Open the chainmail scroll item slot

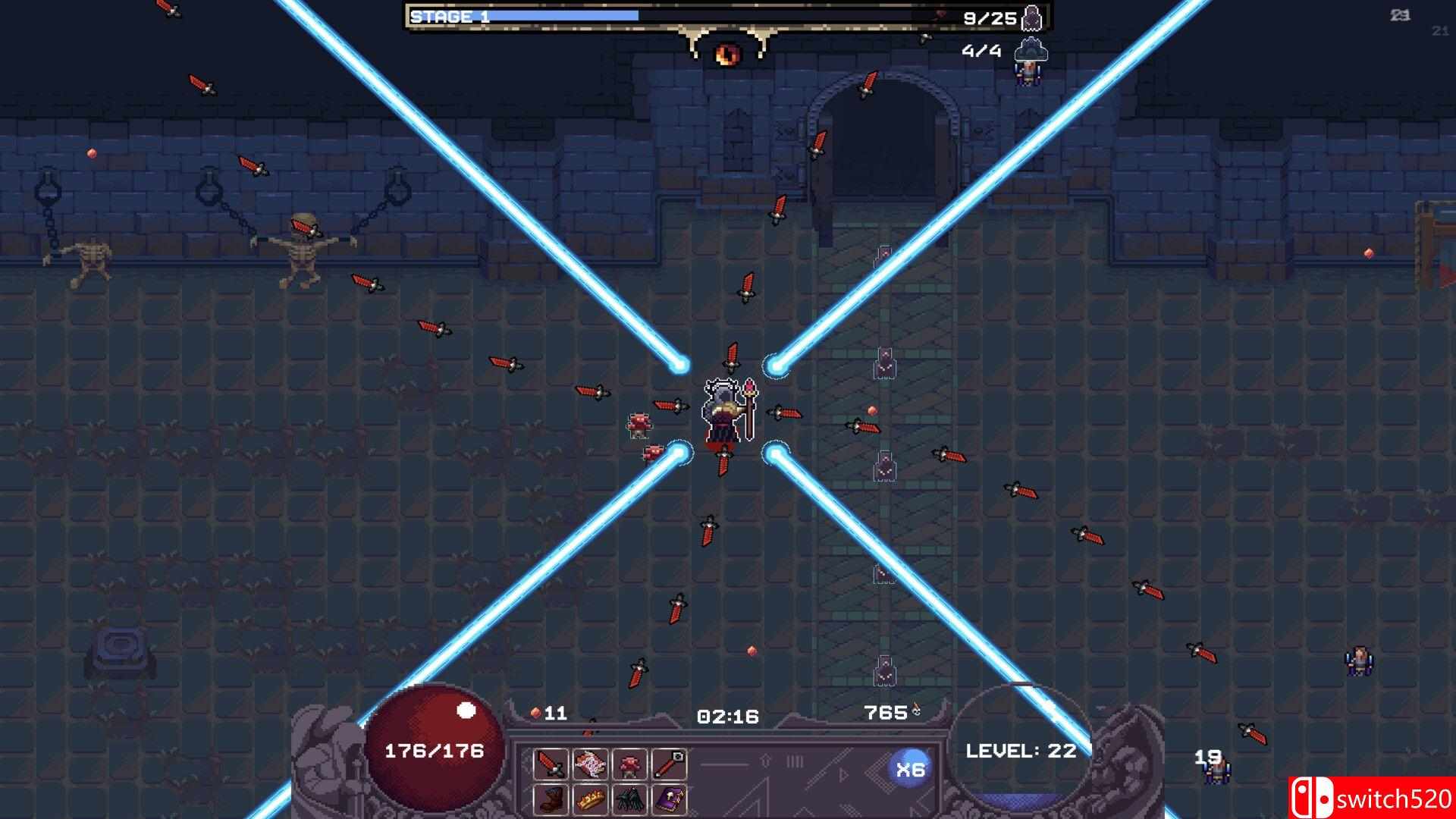coord(590,766)
